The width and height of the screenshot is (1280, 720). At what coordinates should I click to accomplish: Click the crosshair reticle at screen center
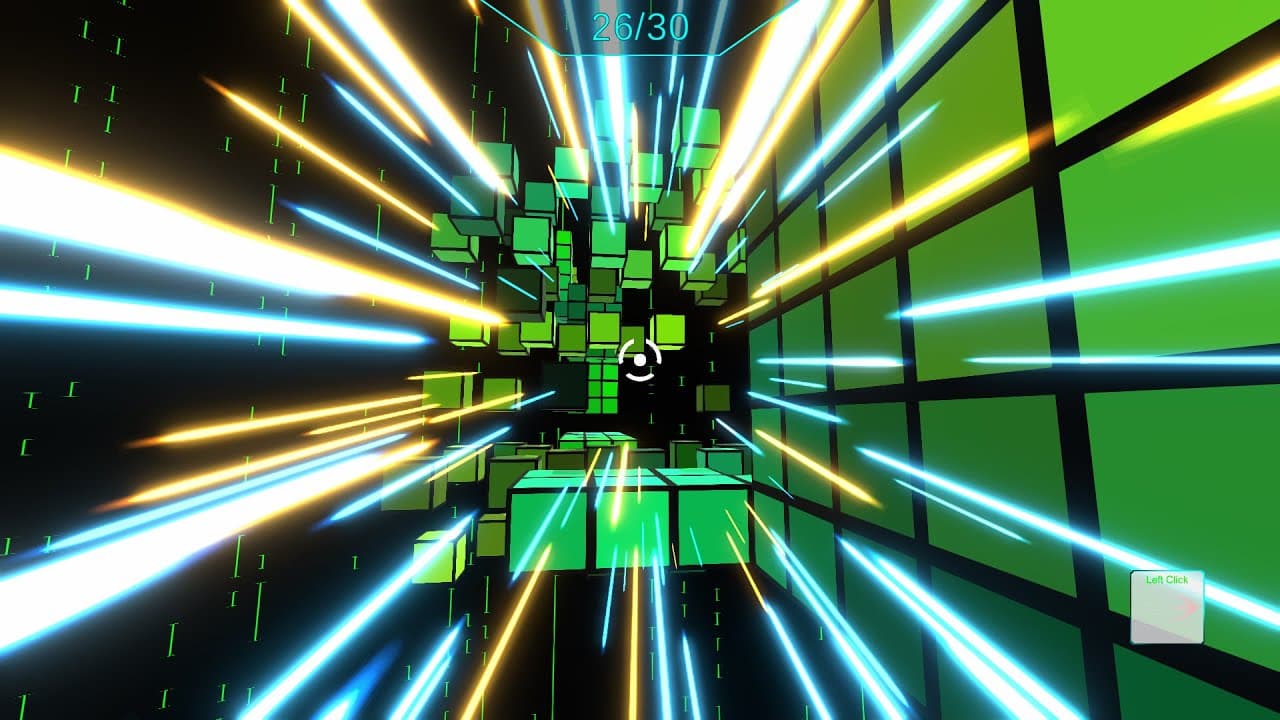(638, 358)
